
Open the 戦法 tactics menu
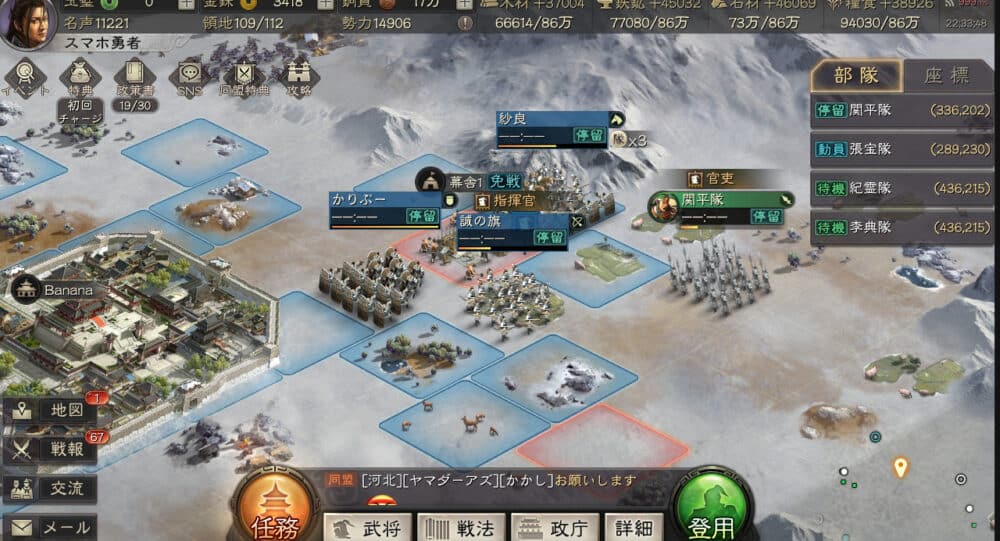coord(460,527)
